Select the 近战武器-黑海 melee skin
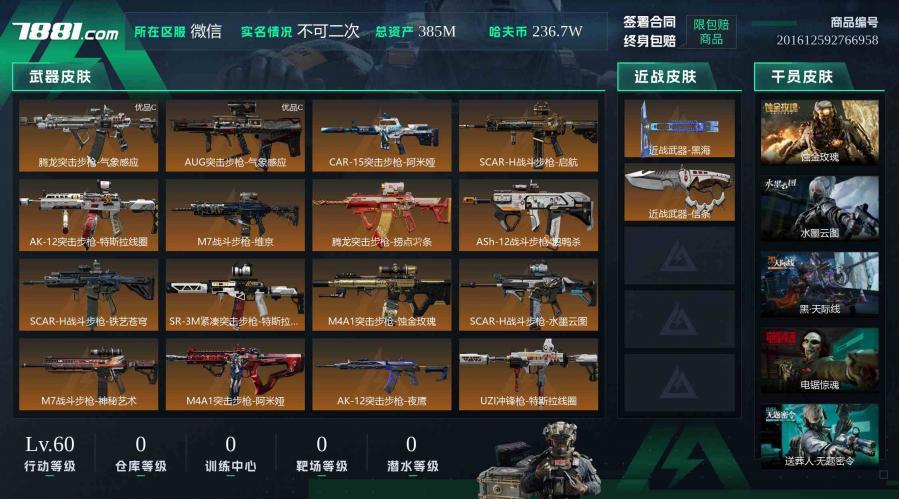This screenshot has height=499, width=900. [x=679, y=128]
